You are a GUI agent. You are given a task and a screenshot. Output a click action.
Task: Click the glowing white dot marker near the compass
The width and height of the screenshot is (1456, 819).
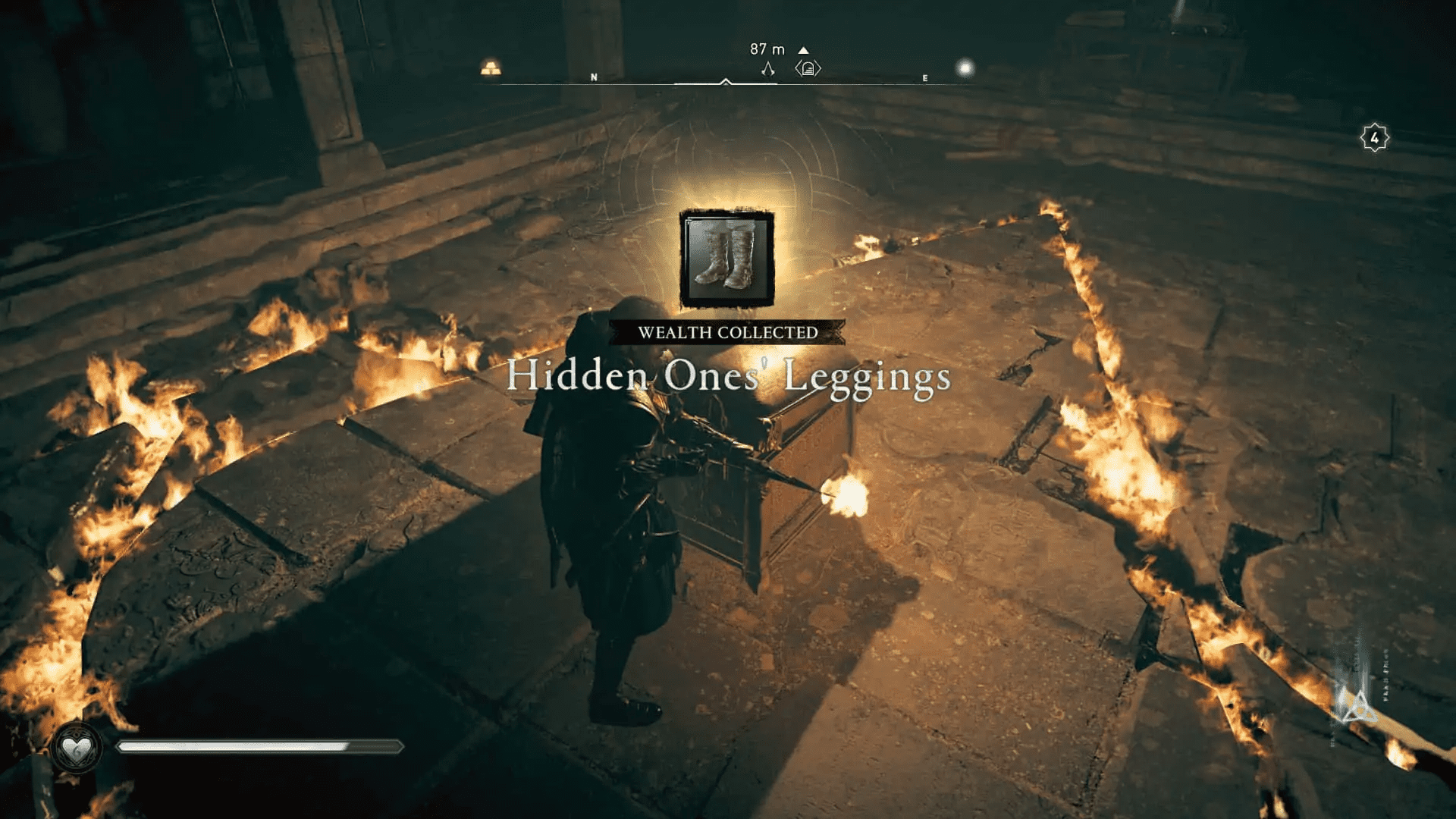click(966, 67)
